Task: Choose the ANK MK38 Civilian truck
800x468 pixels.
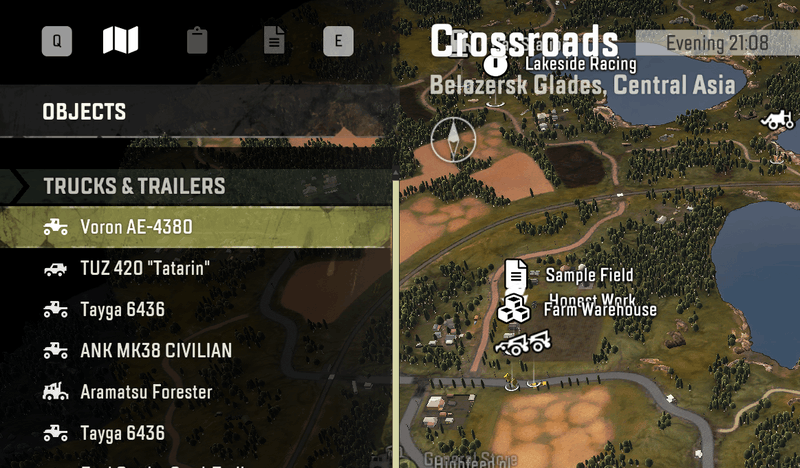Action: pyautogui.click(x=155, y=350)
